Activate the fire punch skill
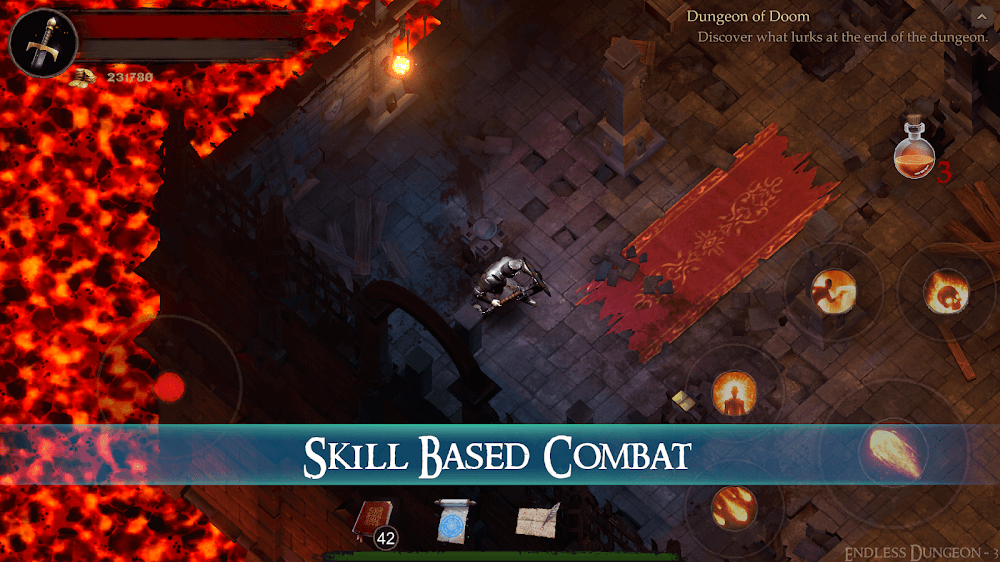Viewport: 1000px width, 562px height. (832, 293)
